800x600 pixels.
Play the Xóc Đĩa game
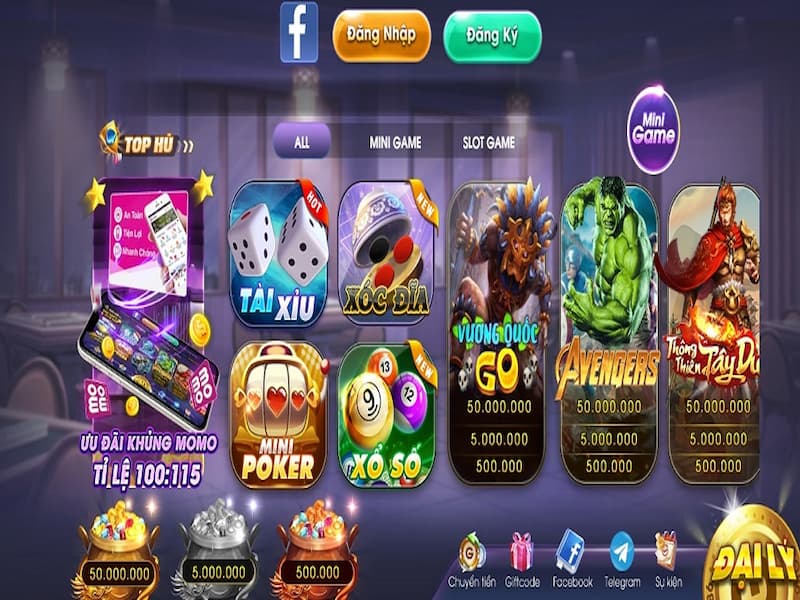tap(387, 255)
